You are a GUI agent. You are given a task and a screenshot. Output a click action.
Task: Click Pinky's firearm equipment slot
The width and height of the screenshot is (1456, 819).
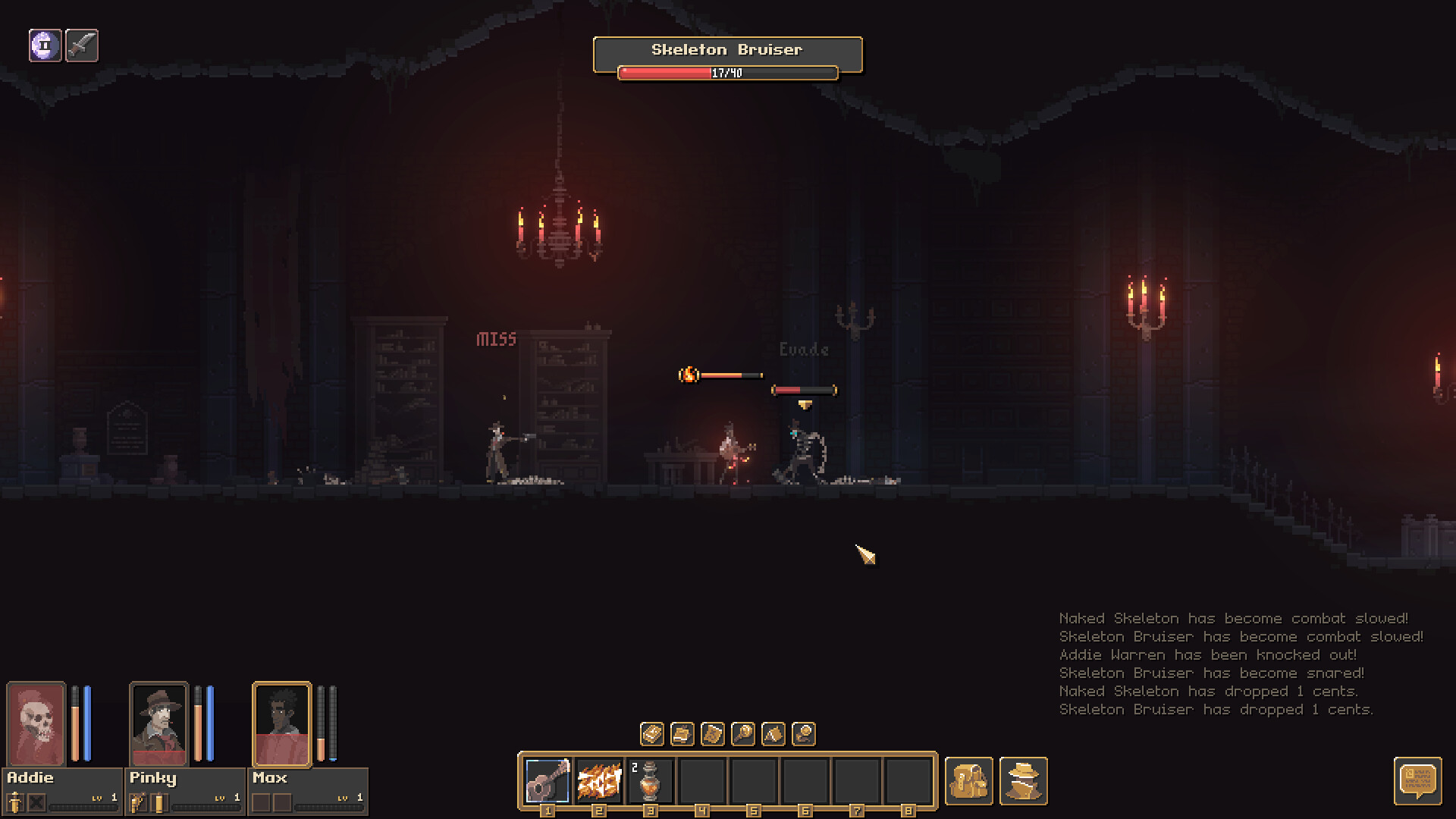(x=137, y=802)
